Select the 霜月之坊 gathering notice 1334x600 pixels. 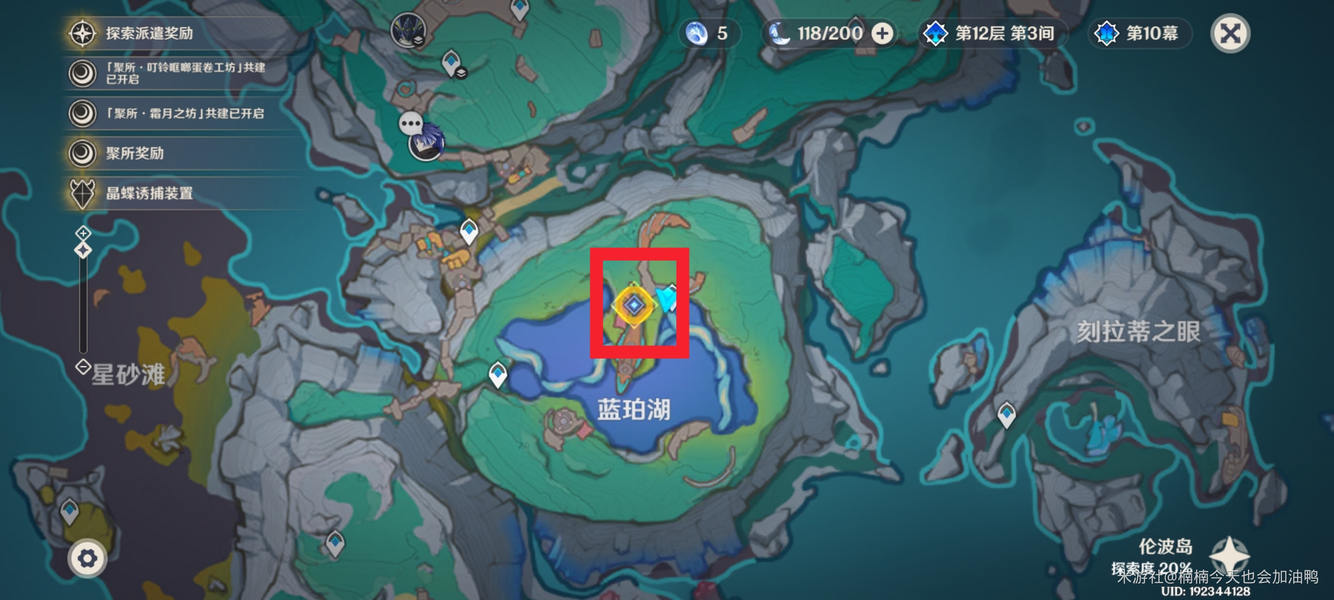click(185, 113)
